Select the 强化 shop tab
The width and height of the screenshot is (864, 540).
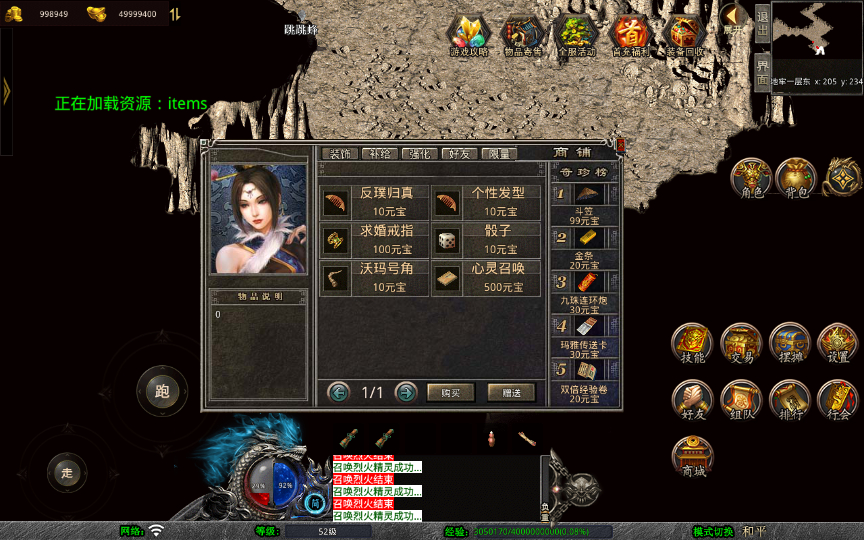419,154
